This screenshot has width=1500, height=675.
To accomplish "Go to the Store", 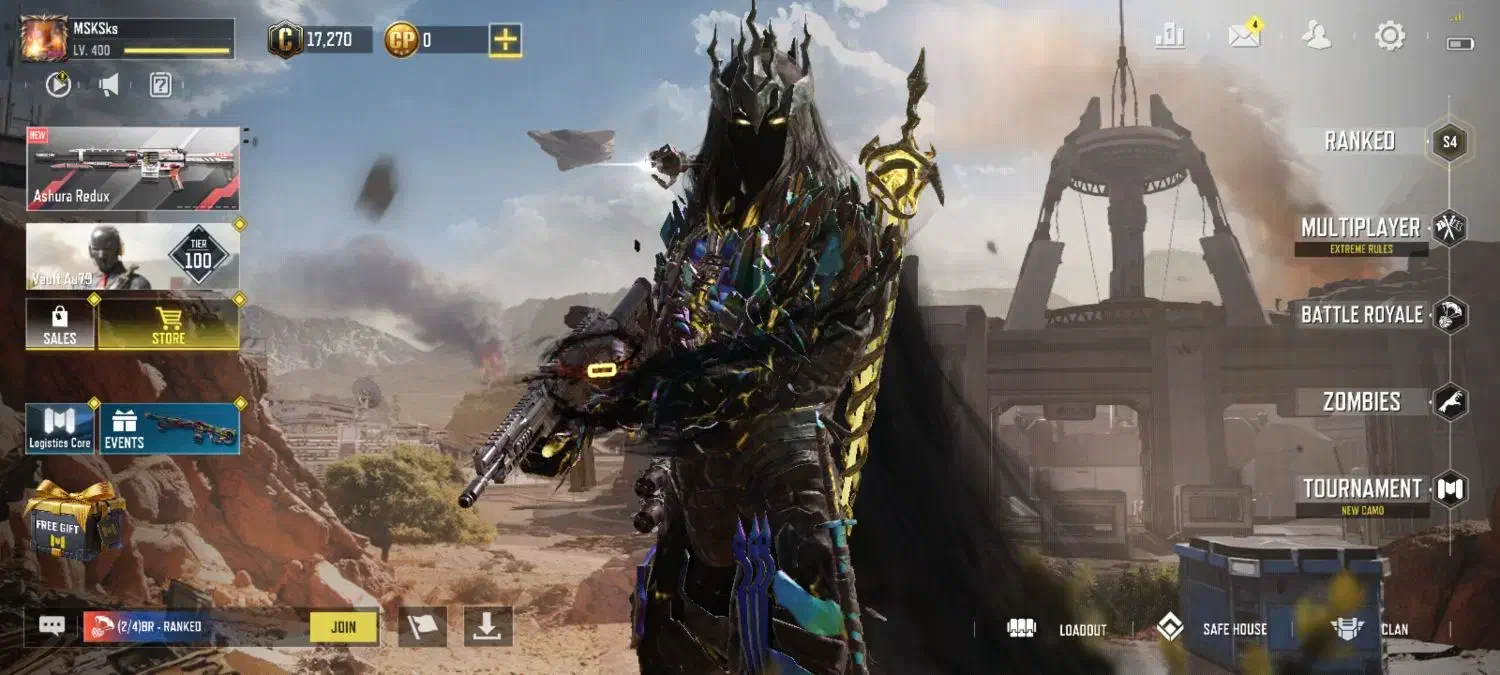I will tap(168, 325).
